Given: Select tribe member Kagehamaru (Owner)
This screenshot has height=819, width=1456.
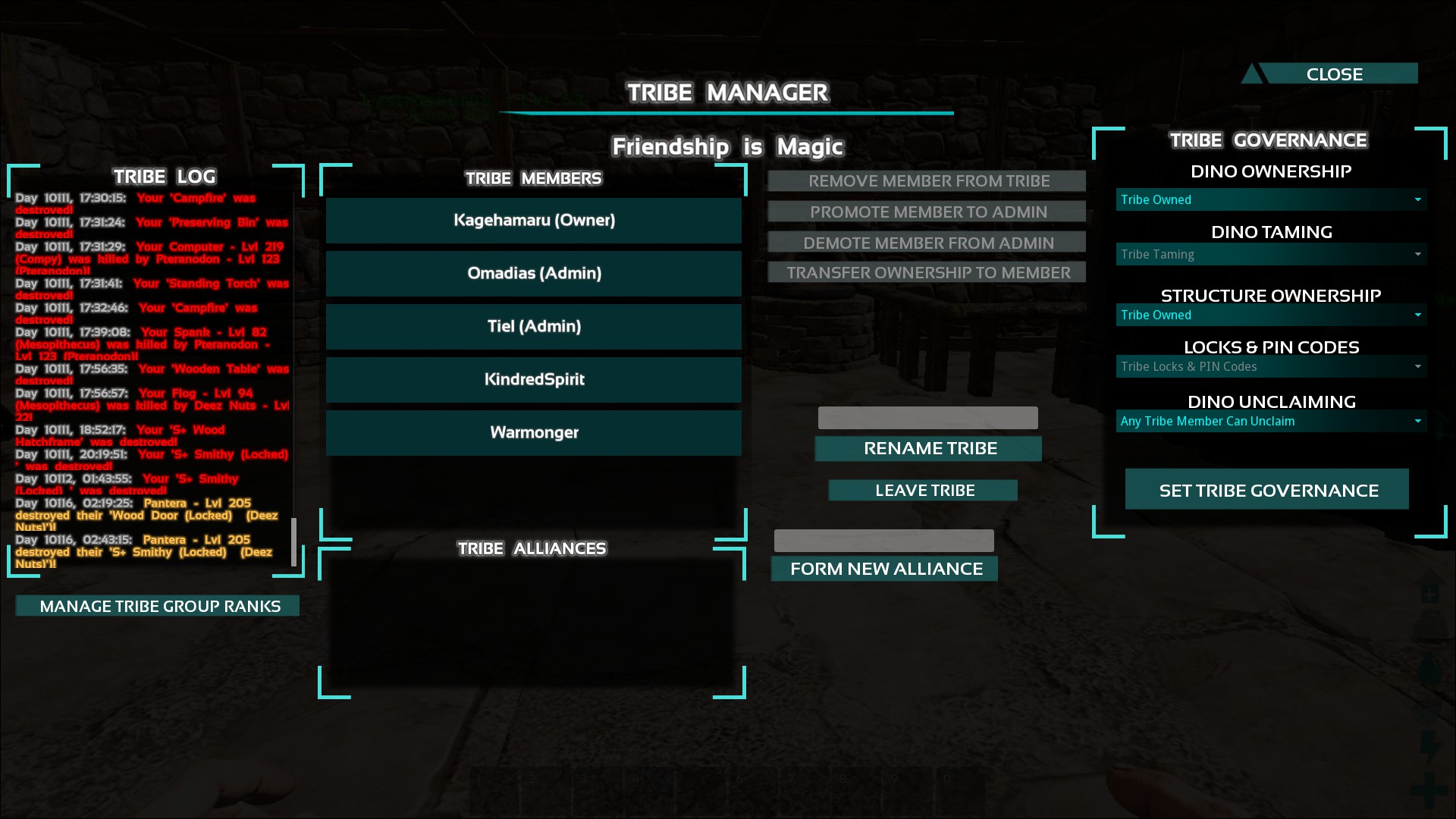Looking at the screenshot, I should 534,221.
